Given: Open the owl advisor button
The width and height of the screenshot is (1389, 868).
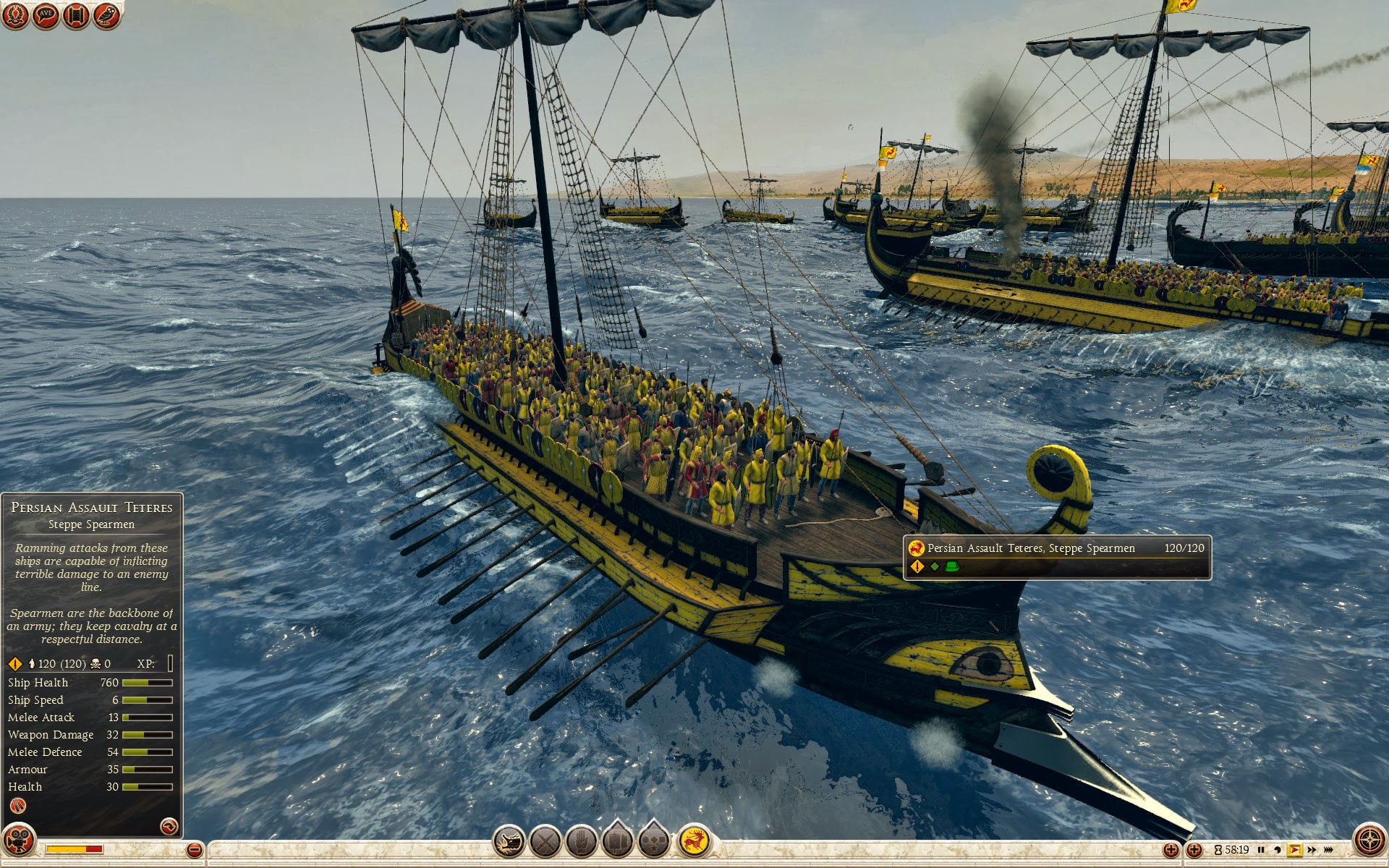Looking at the screenshot, I should click(x=107, y=14).
